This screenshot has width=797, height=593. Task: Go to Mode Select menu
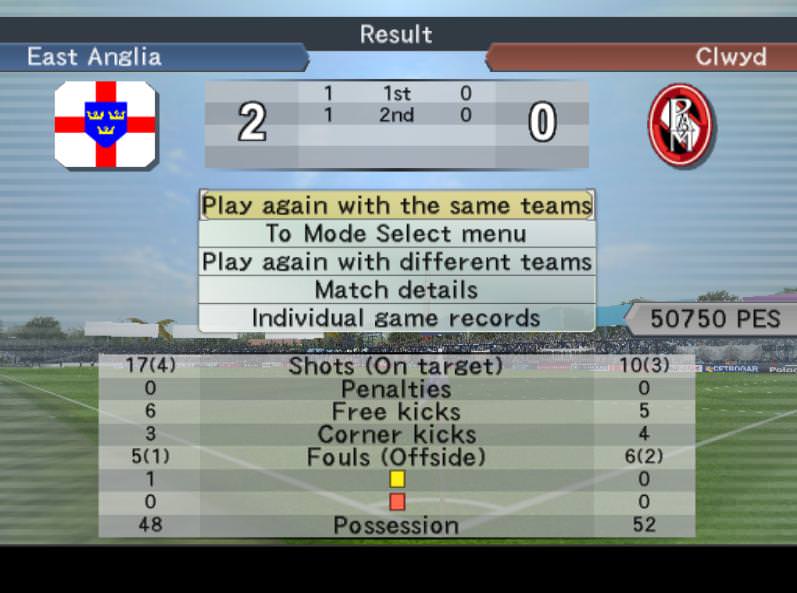click(397, 234)
